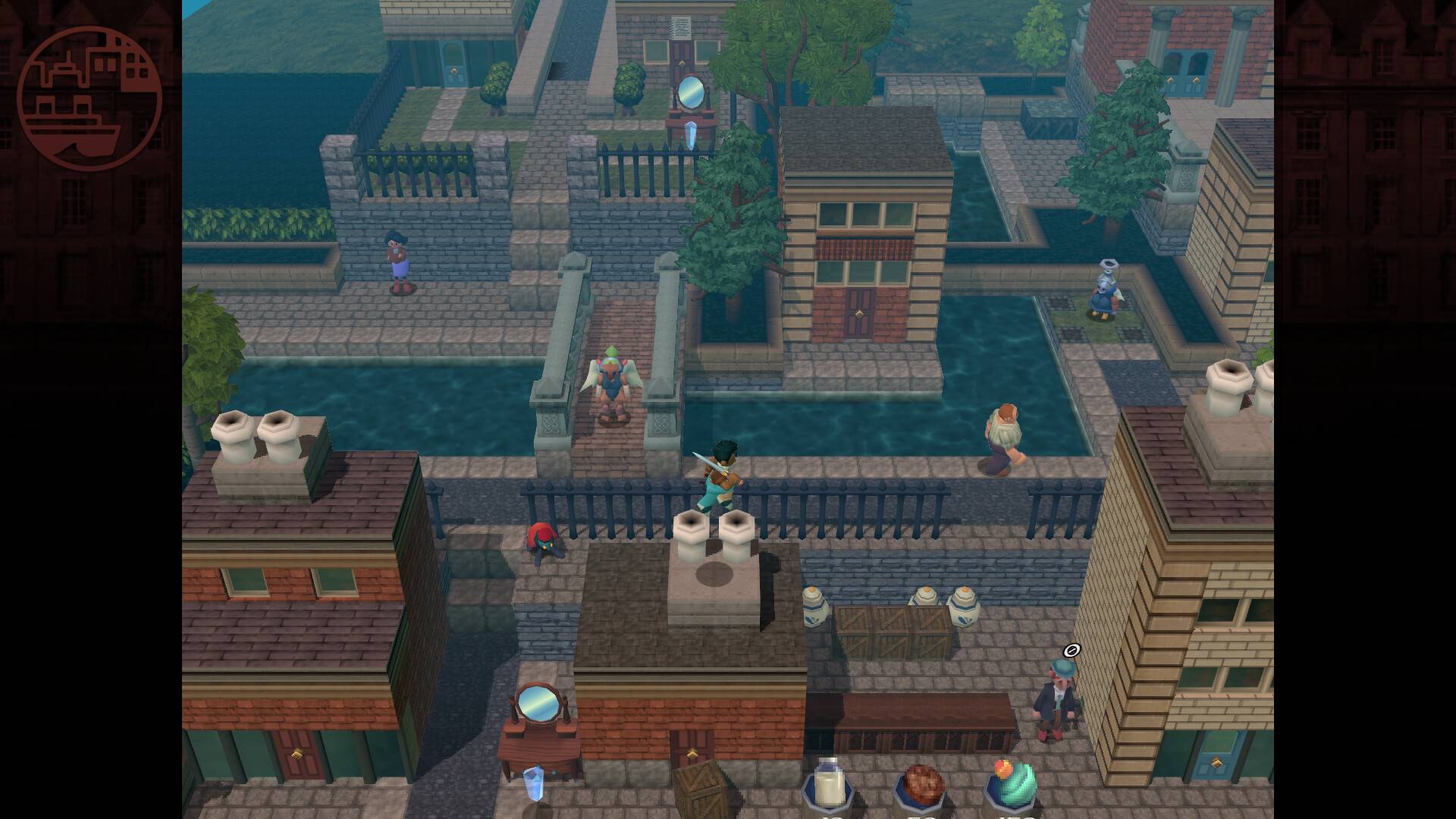Choose the brown roasted meat shop item
The height and width of the screenshot is (819, 1456).
coord(922,787)
